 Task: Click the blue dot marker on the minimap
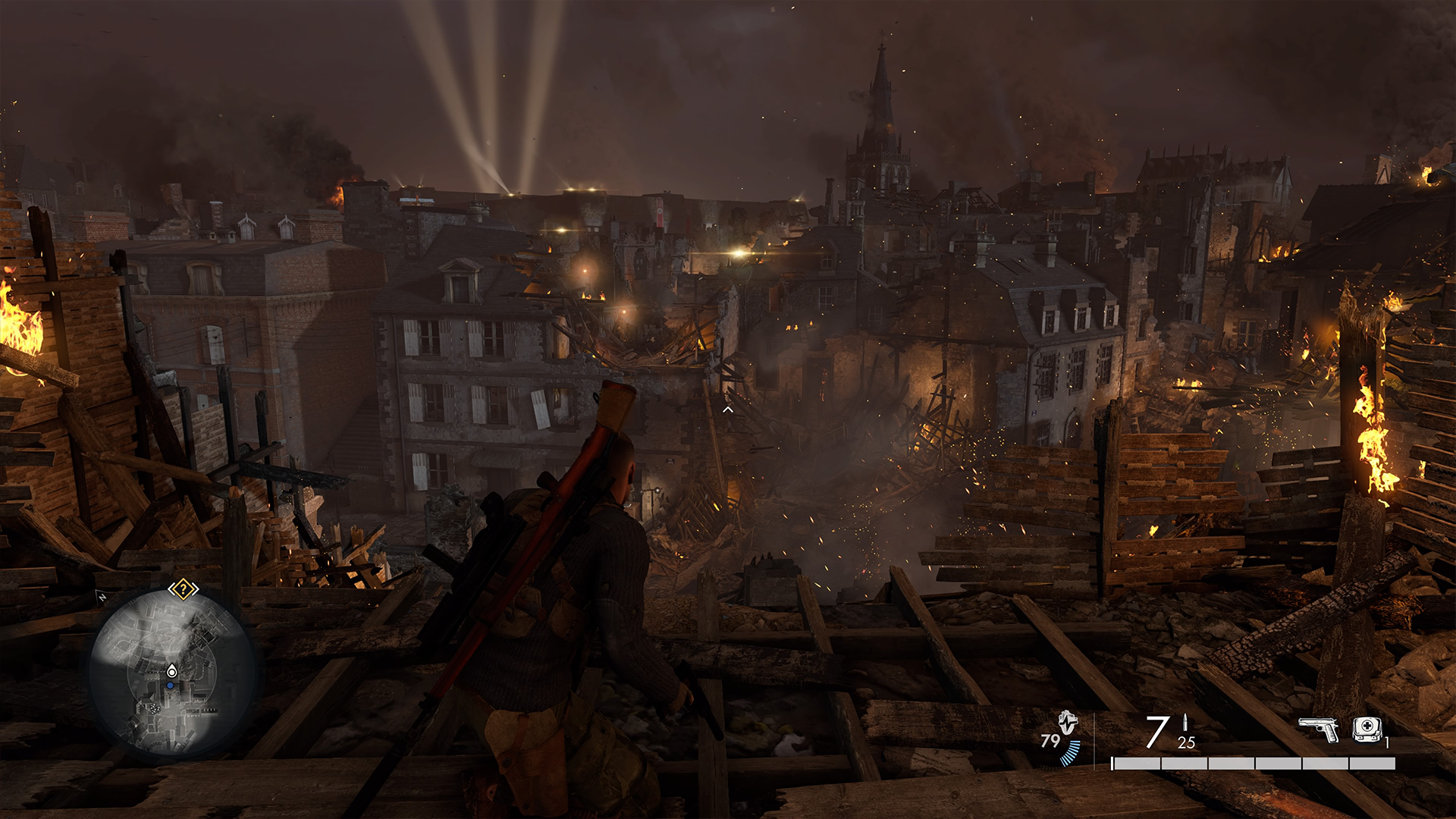pos(171,686)
